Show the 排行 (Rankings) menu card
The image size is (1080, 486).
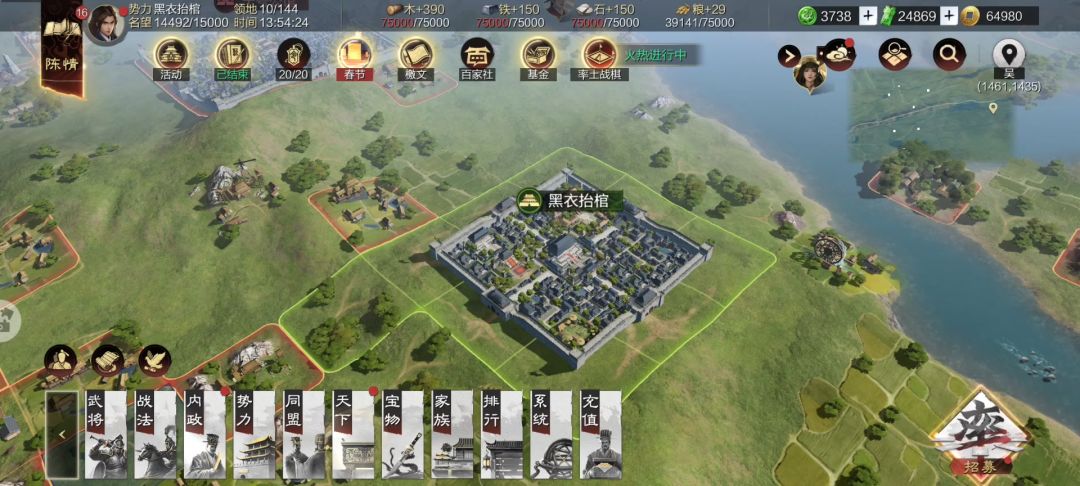pyautogui.click(x=501, y=434)
